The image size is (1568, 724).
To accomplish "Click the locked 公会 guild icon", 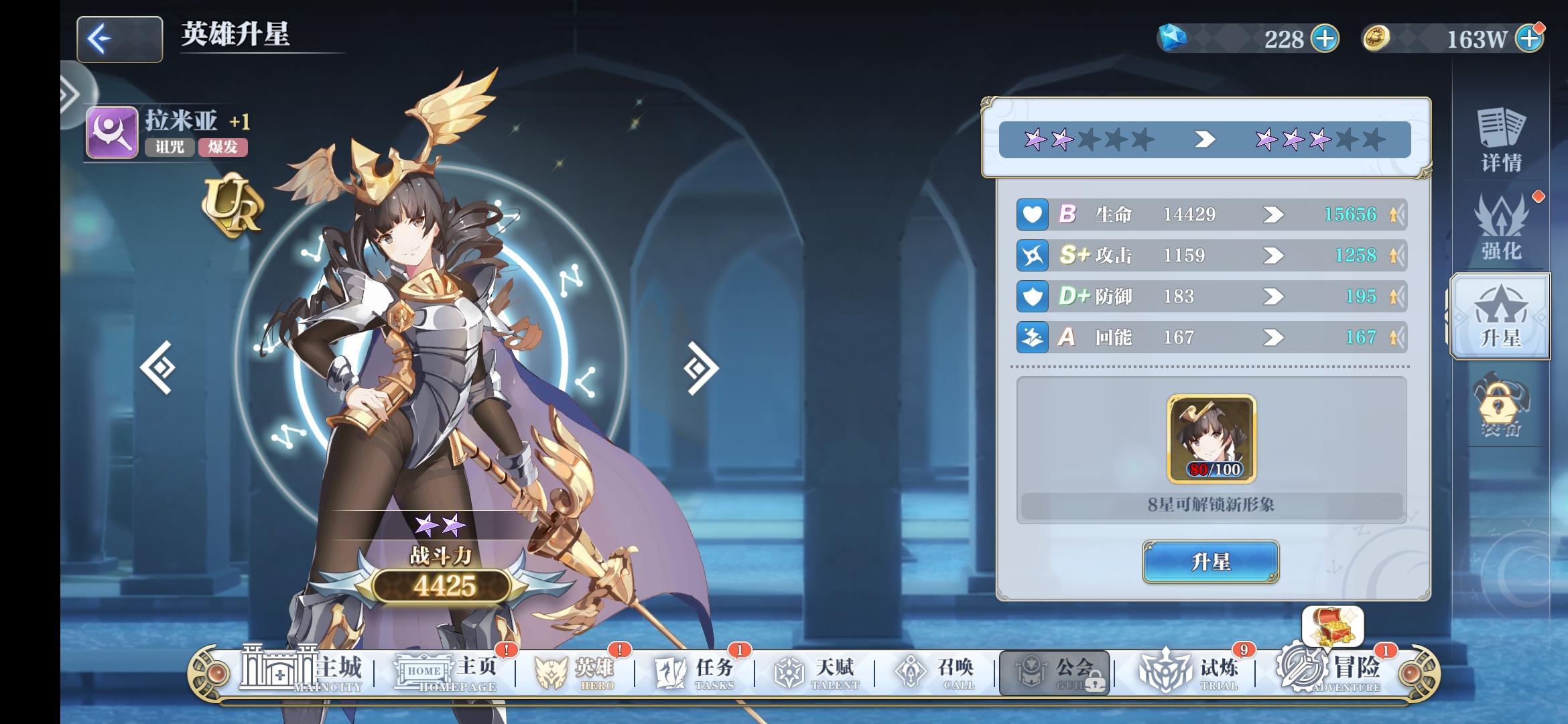I will [1054, 670].
